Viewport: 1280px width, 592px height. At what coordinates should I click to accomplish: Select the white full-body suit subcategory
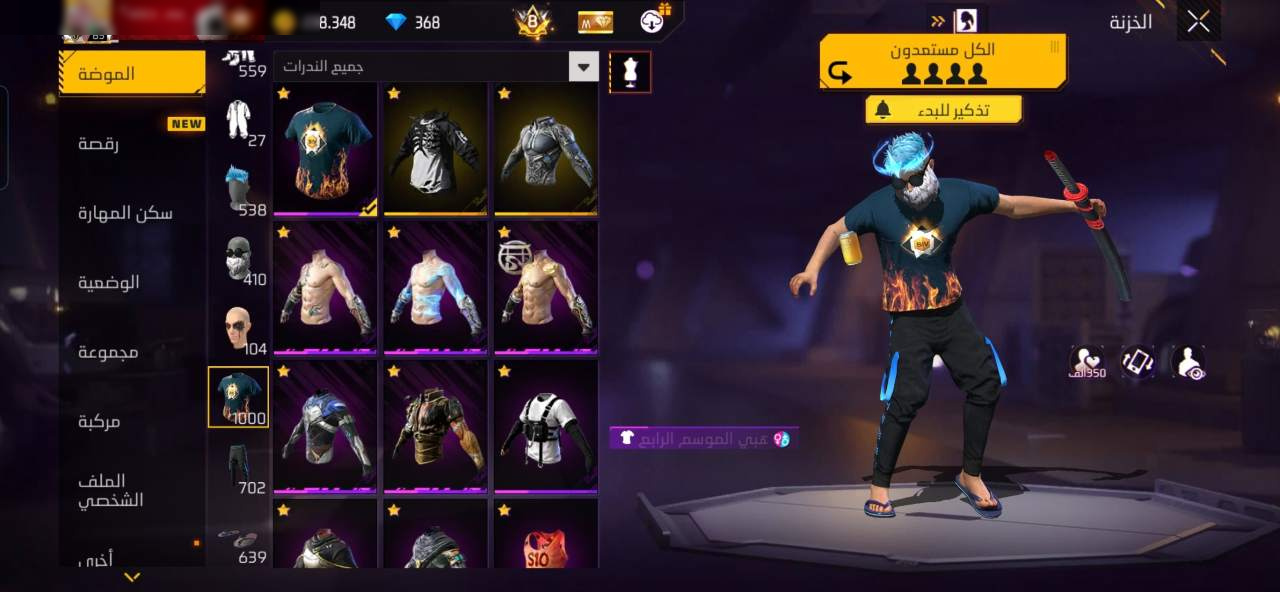(x=238, y=120)
